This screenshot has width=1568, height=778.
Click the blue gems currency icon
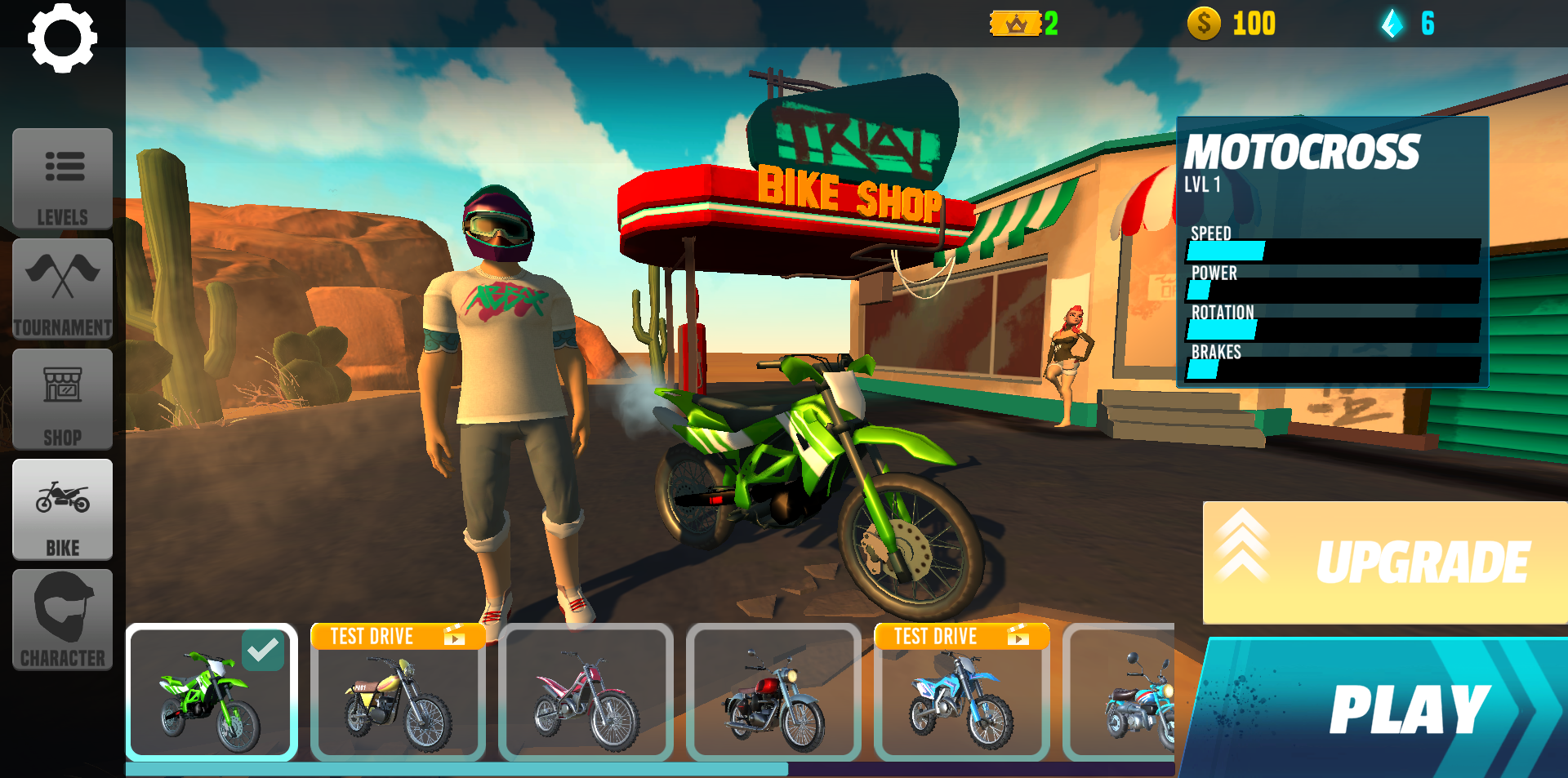coord(1392,24)
